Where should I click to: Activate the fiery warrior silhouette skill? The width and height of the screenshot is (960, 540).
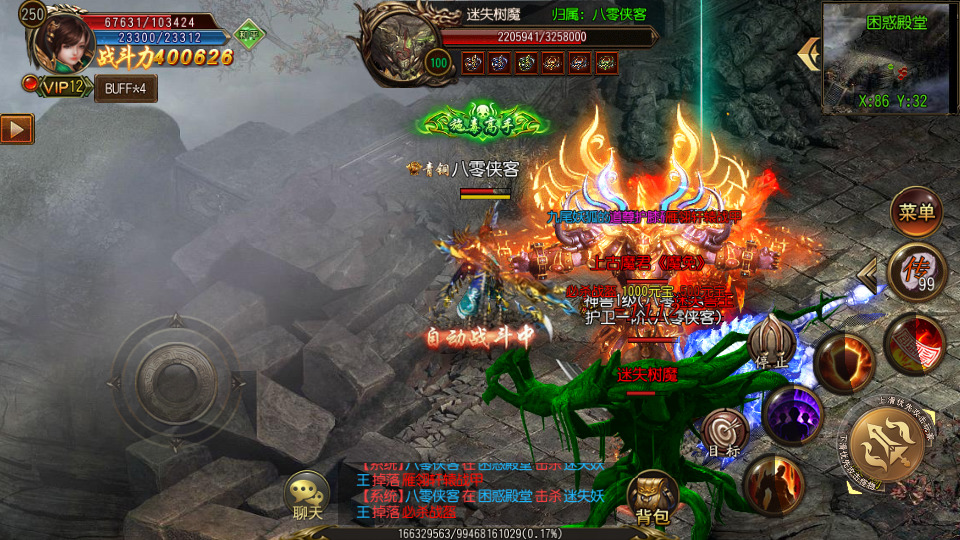(773, 485)
